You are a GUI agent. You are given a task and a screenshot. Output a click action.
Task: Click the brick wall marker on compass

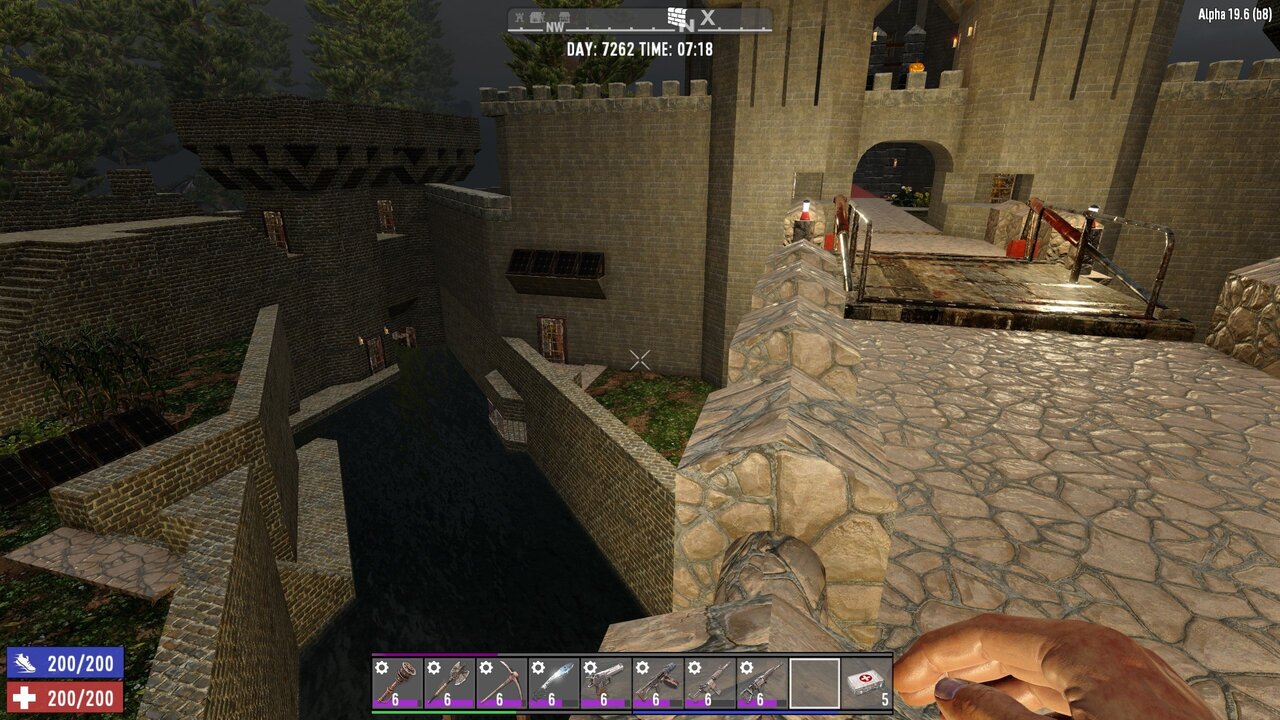(x=680, y=17)
